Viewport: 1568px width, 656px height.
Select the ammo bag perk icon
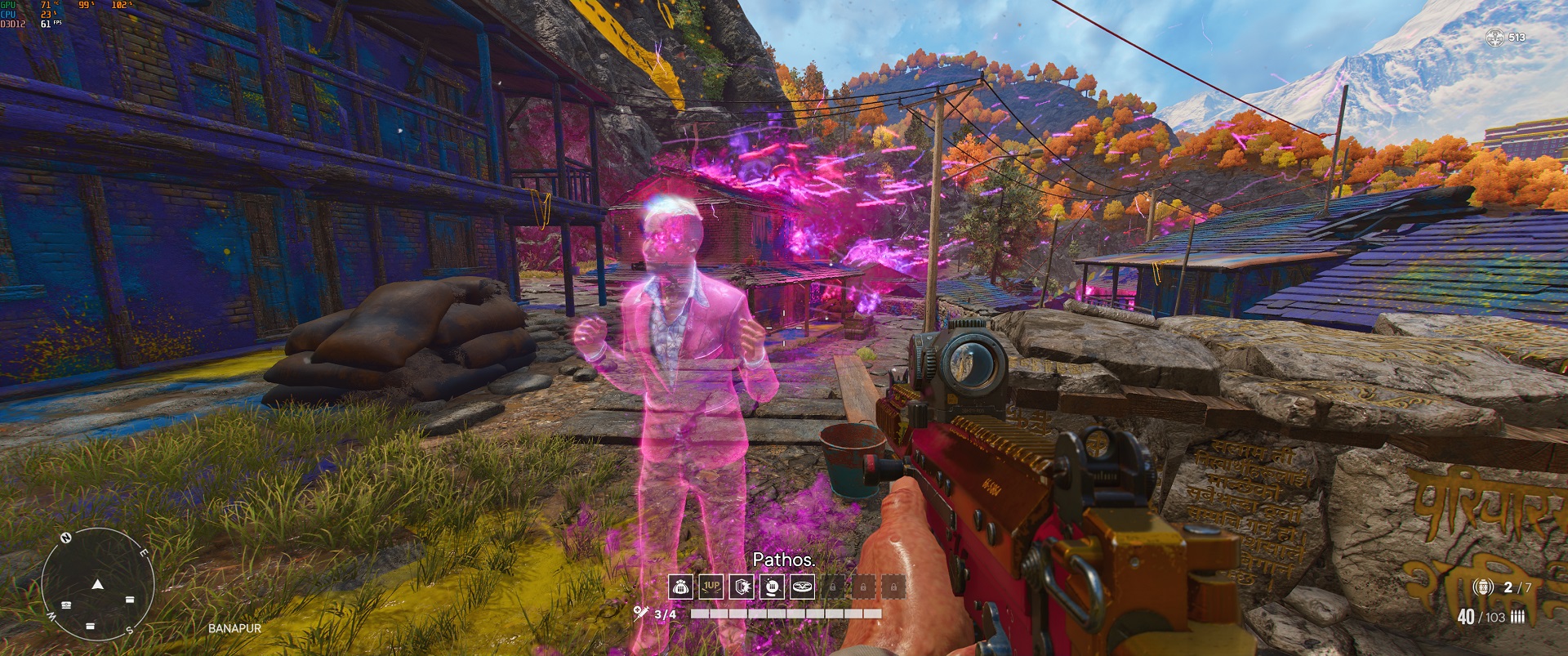[x=681, y=587]
